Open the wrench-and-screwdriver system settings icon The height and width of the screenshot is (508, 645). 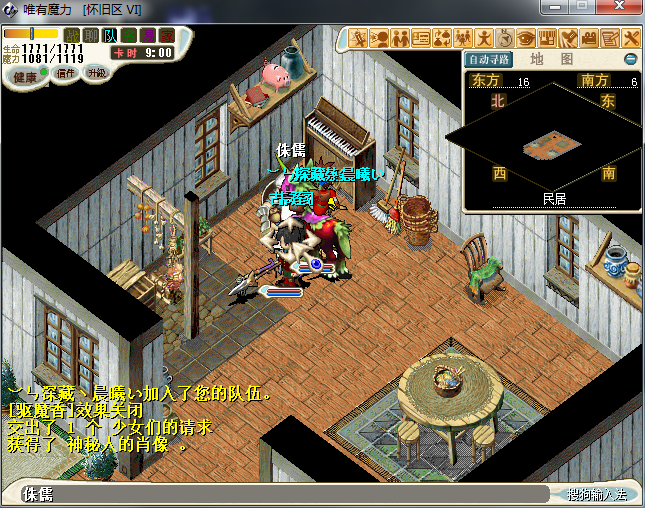point(631,39)
